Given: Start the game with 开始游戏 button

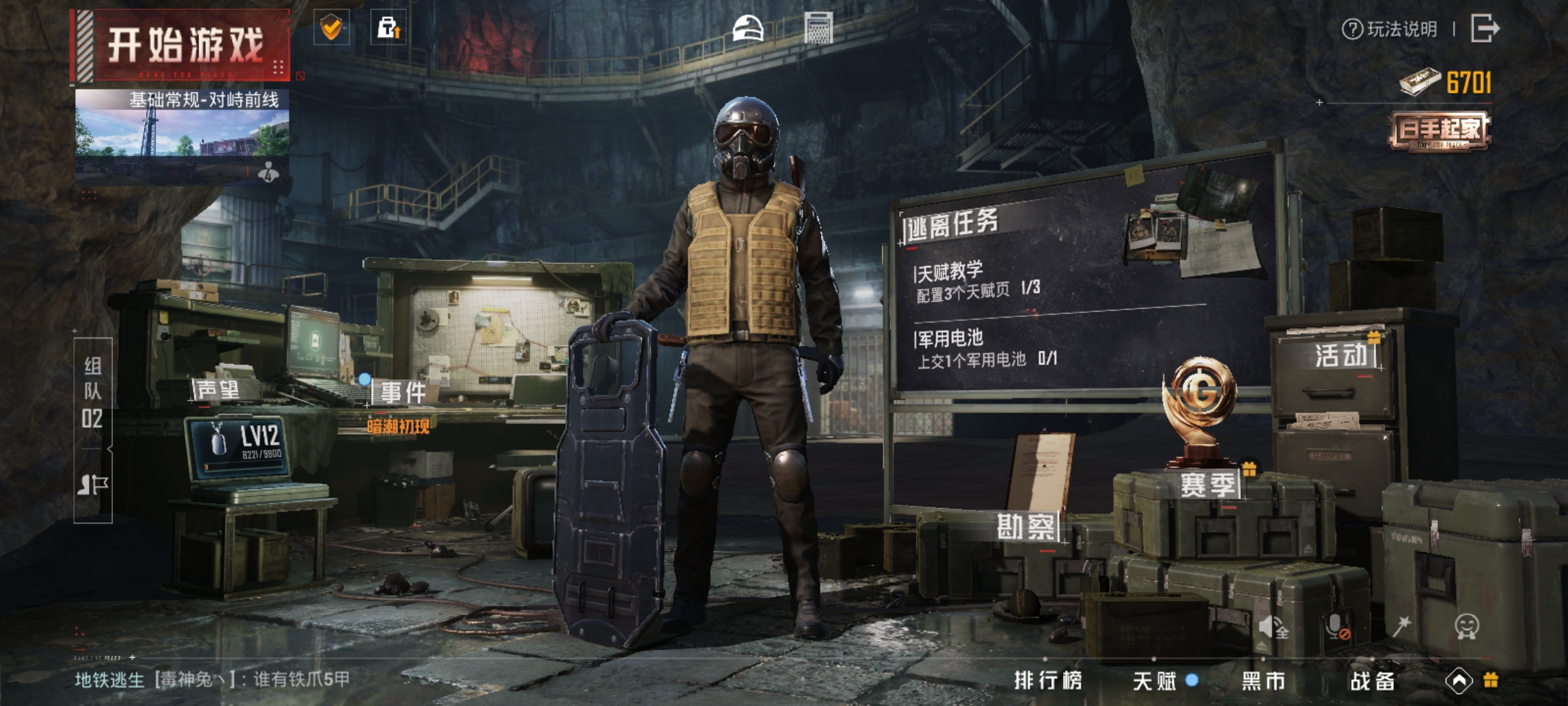Looking at the screenshot, I should click(x=184, y=46).
